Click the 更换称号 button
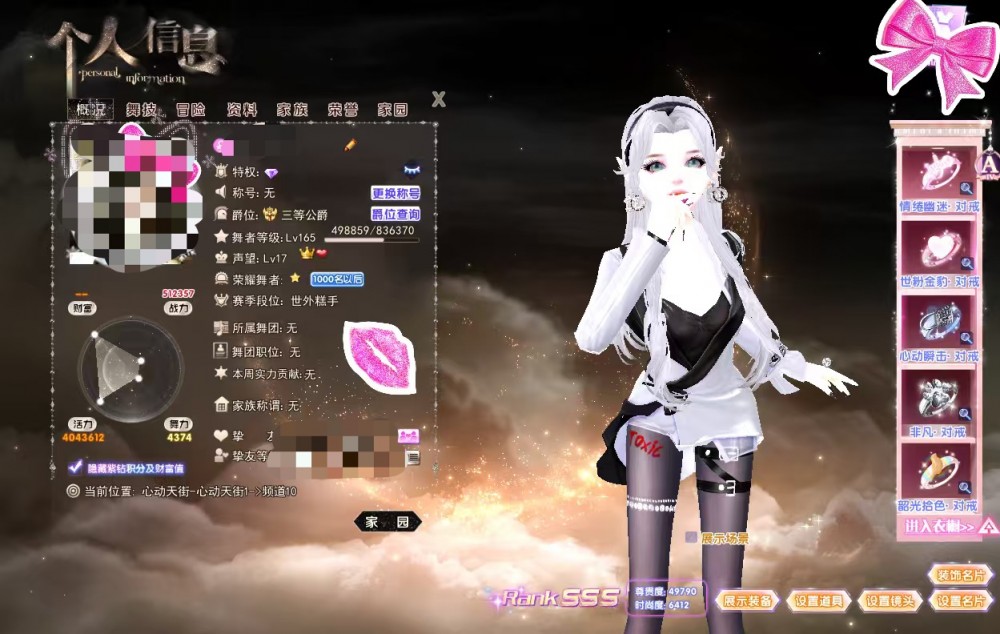Image resolution: width=1000 pixels, height=634 pixels. click(x=395, y=193)
